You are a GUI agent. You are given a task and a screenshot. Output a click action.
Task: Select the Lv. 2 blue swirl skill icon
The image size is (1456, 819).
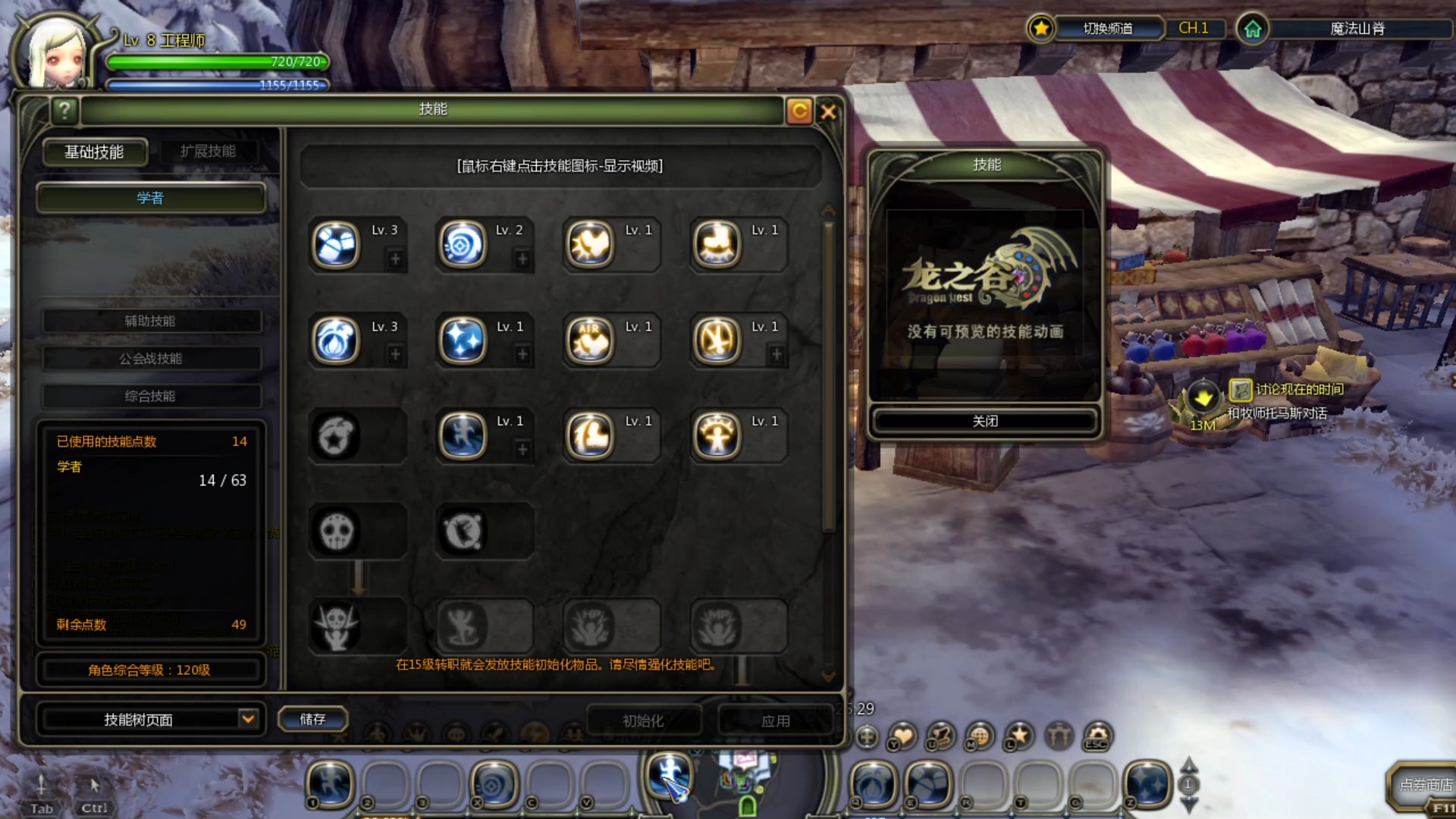[x=463, y=245]
